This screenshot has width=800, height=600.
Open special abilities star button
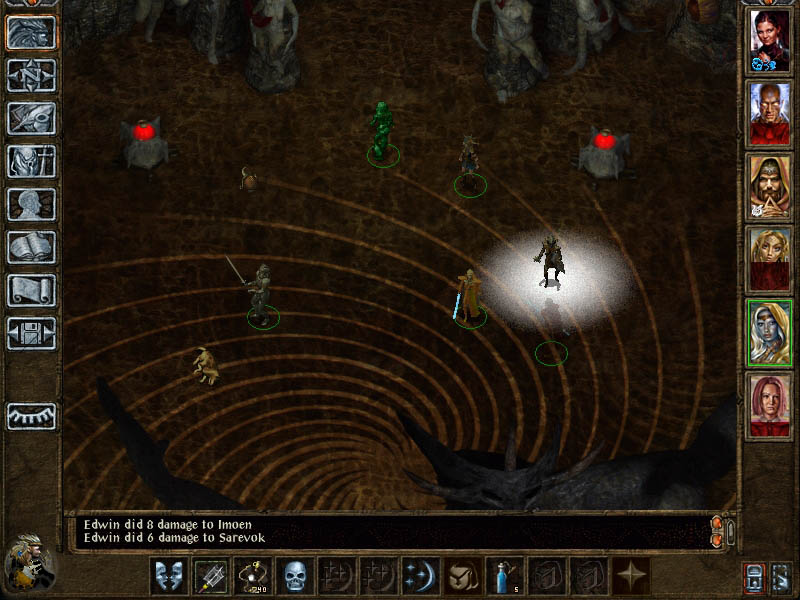[631, 575]
